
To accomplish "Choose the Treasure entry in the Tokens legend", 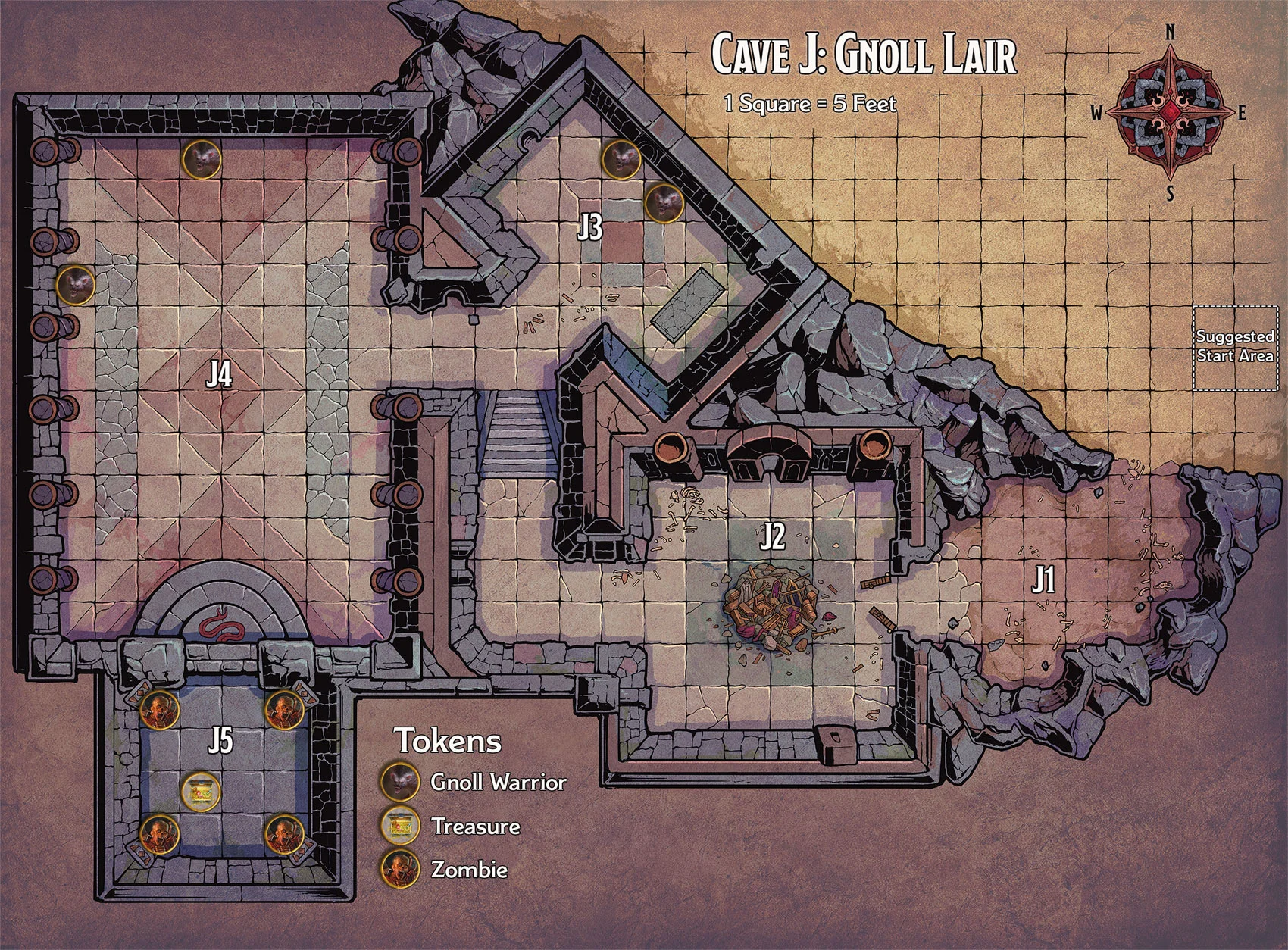I will [x=453, y=826].
